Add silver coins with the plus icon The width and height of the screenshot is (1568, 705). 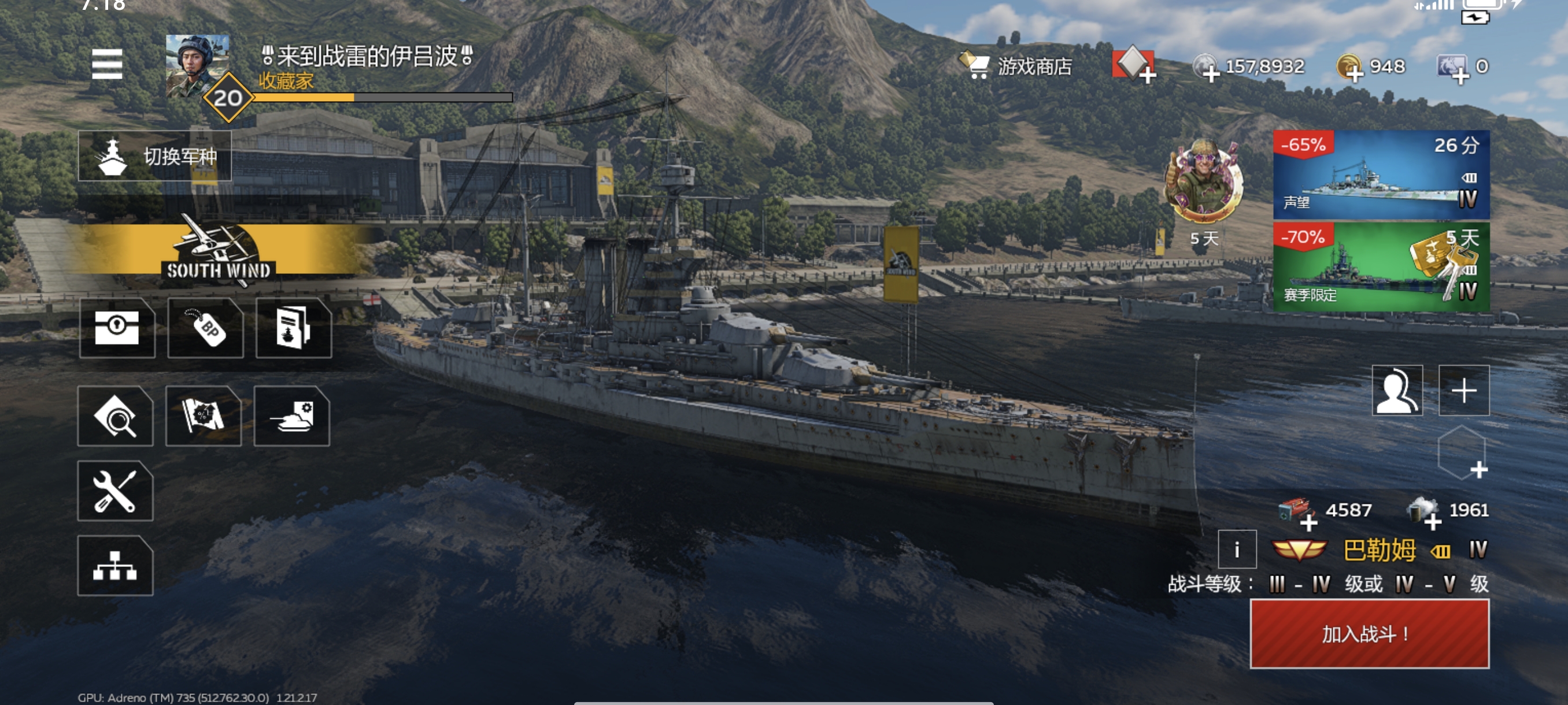(1210, 73)
